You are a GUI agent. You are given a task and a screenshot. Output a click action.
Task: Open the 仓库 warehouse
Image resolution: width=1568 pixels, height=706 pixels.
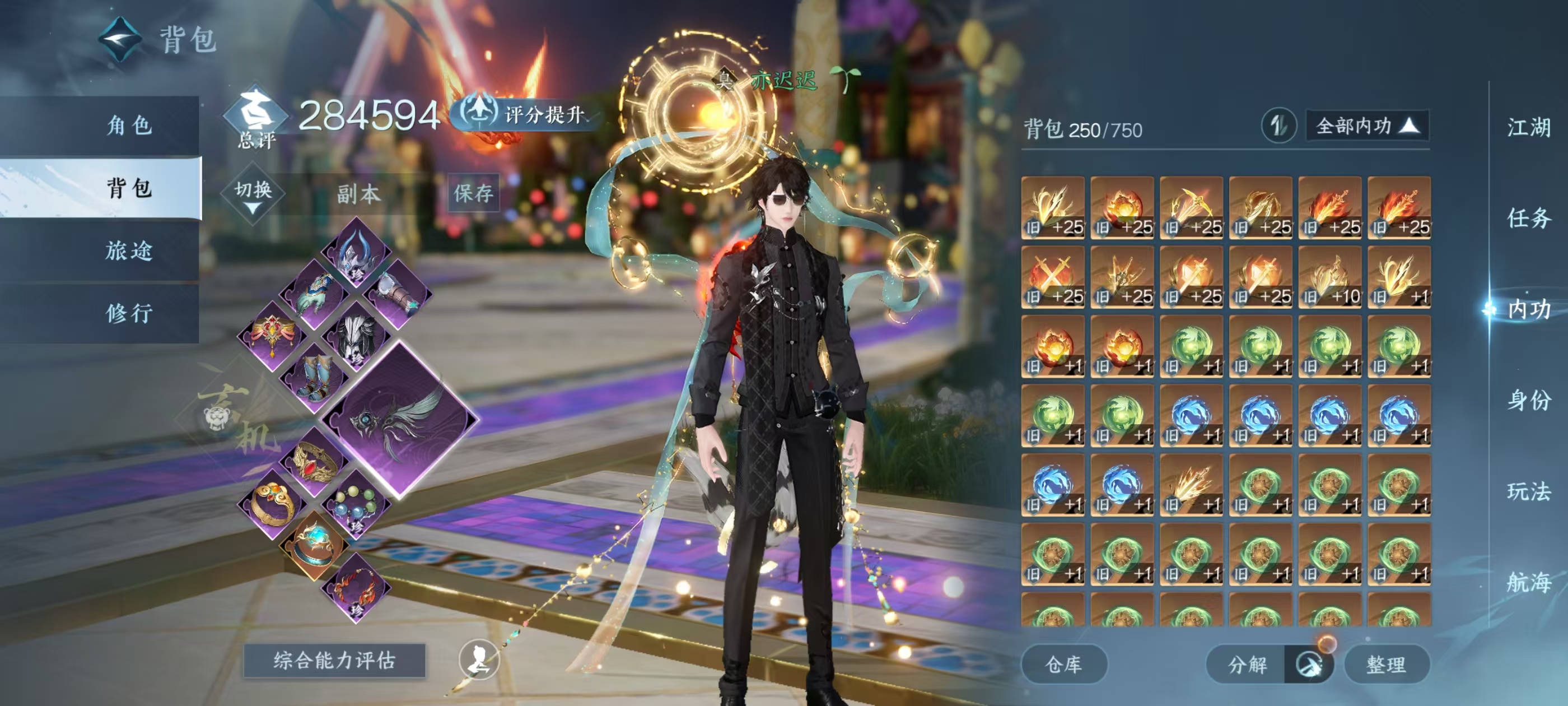[1063, 664]
